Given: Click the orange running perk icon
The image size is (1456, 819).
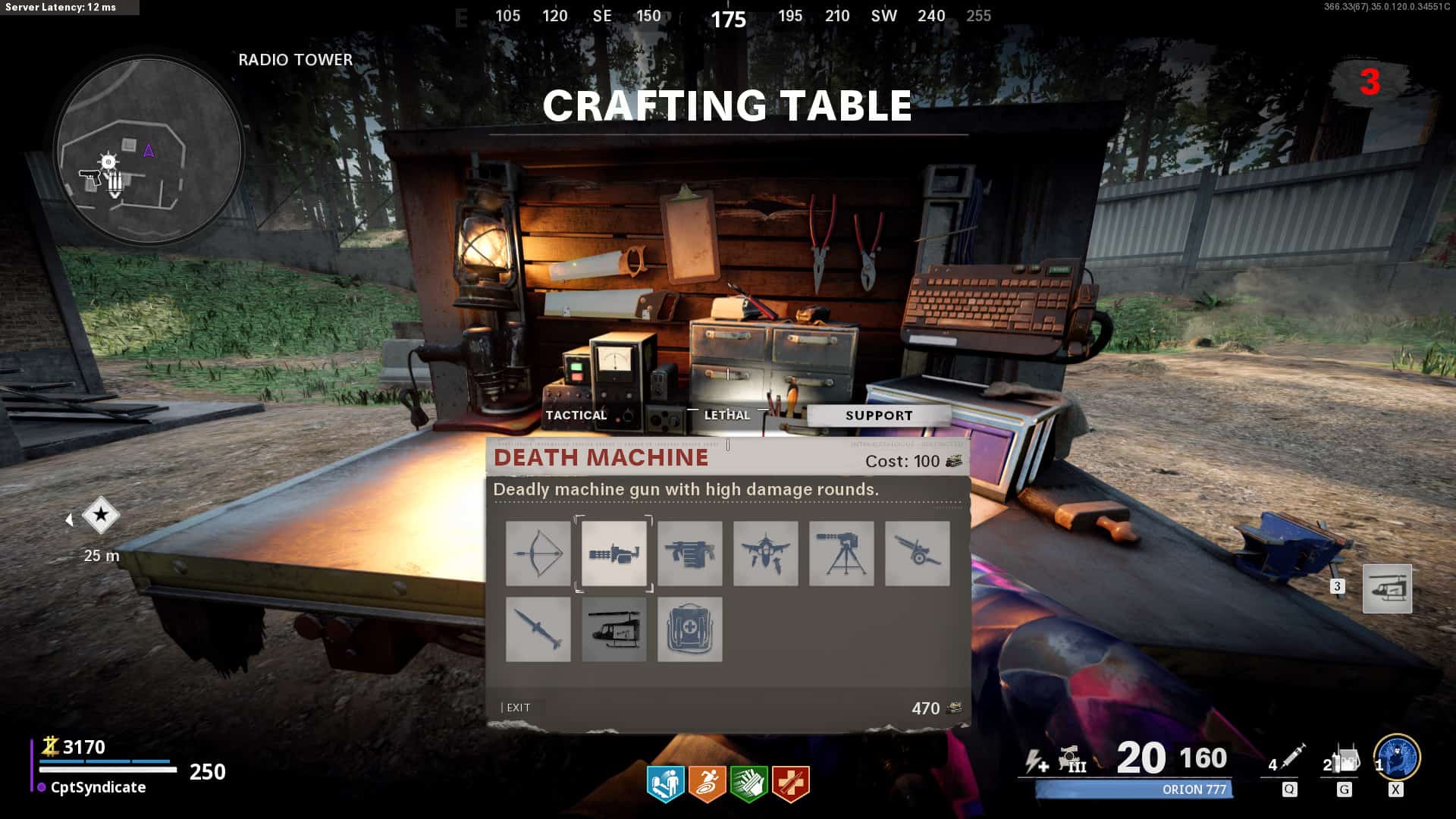Looking at the screenshot, I should [x=707, y=783].
